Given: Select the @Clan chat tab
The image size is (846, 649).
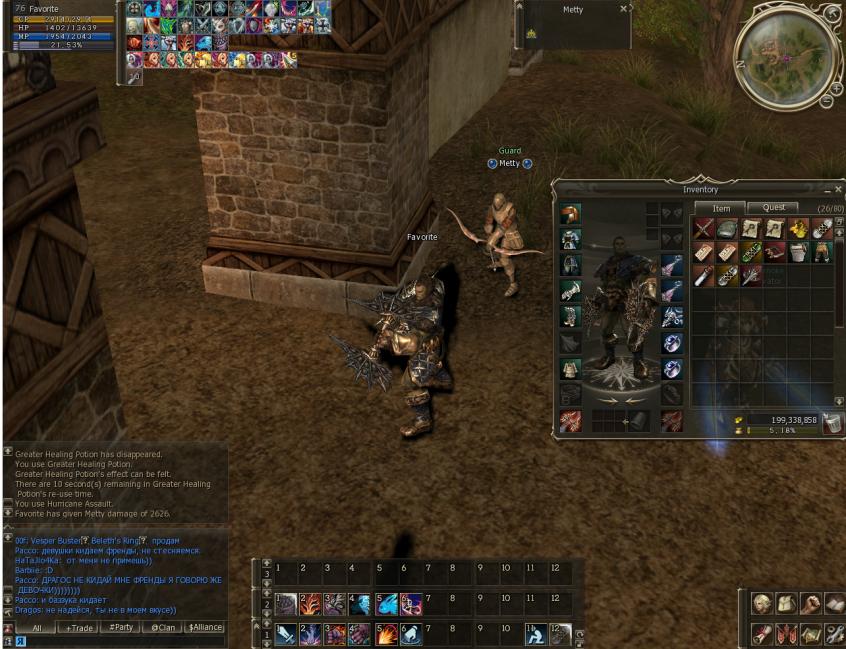Looking at the screenshot, I should [x=162, y=628].
